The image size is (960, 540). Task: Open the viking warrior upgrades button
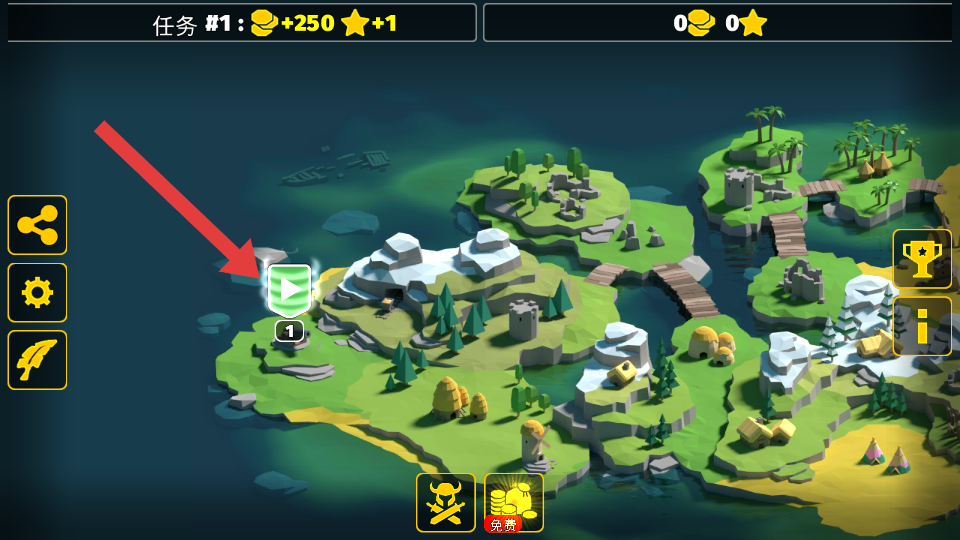coord(446,502)
